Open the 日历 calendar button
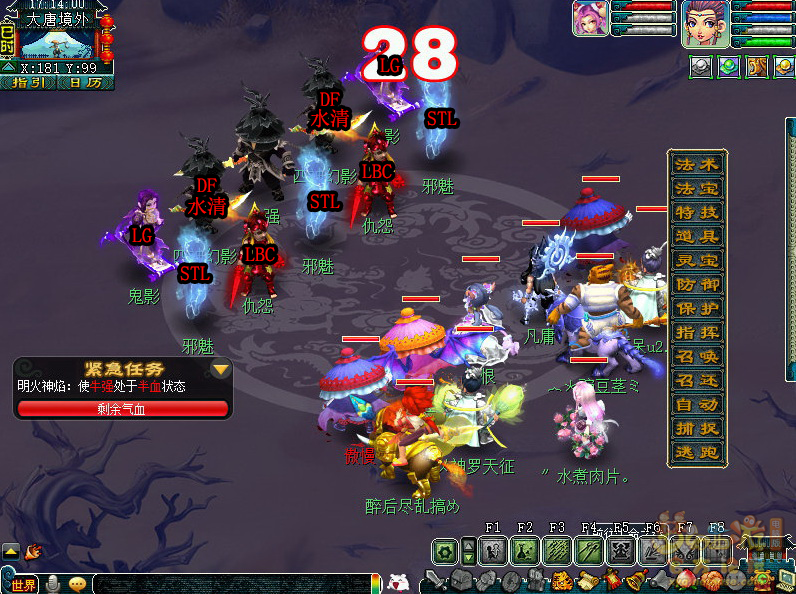The height and width of the screenshot is (594, 796). [x=85, y=82]
